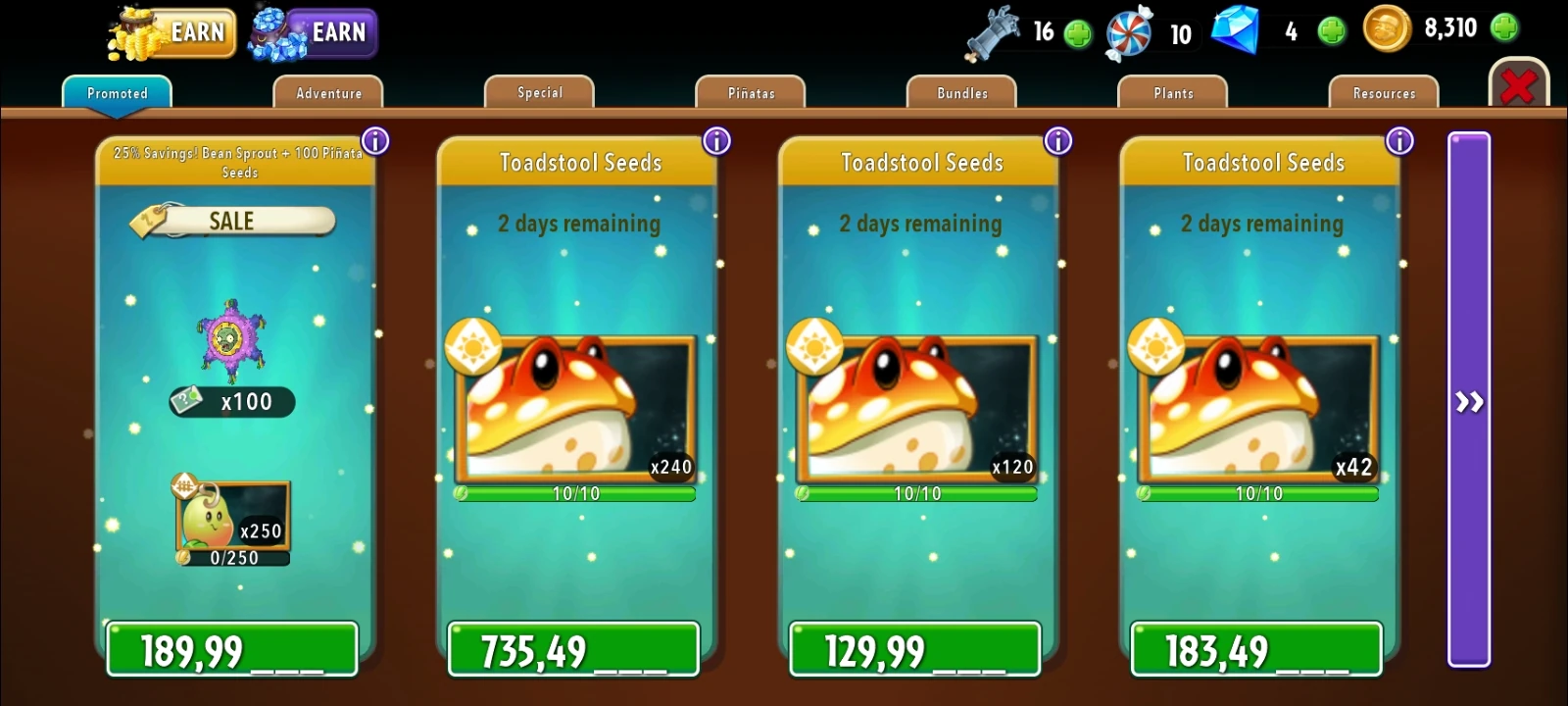Open the Adventure tab
Screen dimensions: 1568x706
click(x=327, y=92)
